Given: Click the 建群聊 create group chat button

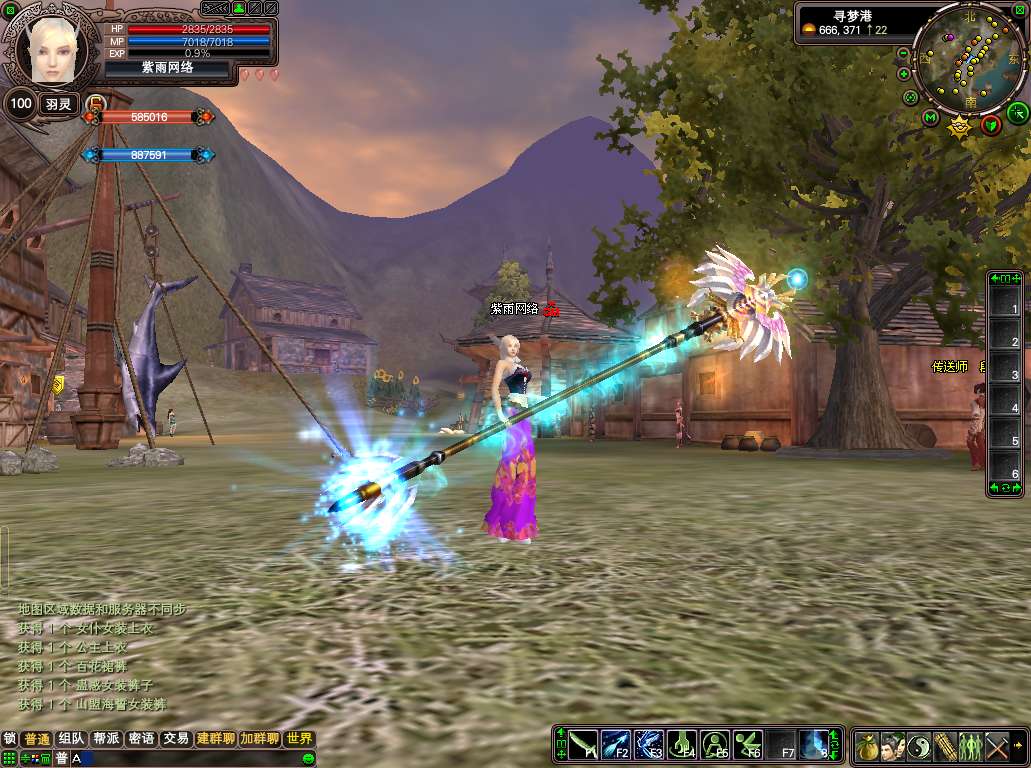Looking at the screenshot, I should click(x=216, y=739).
